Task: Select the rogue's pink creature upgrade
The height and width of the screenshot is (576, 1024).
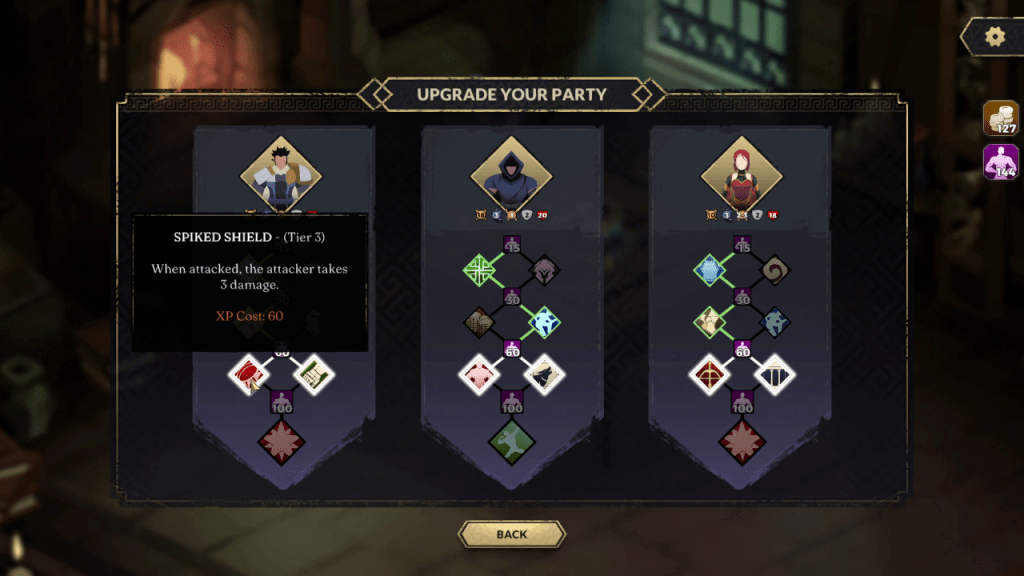Action: (x=478, y=375)
